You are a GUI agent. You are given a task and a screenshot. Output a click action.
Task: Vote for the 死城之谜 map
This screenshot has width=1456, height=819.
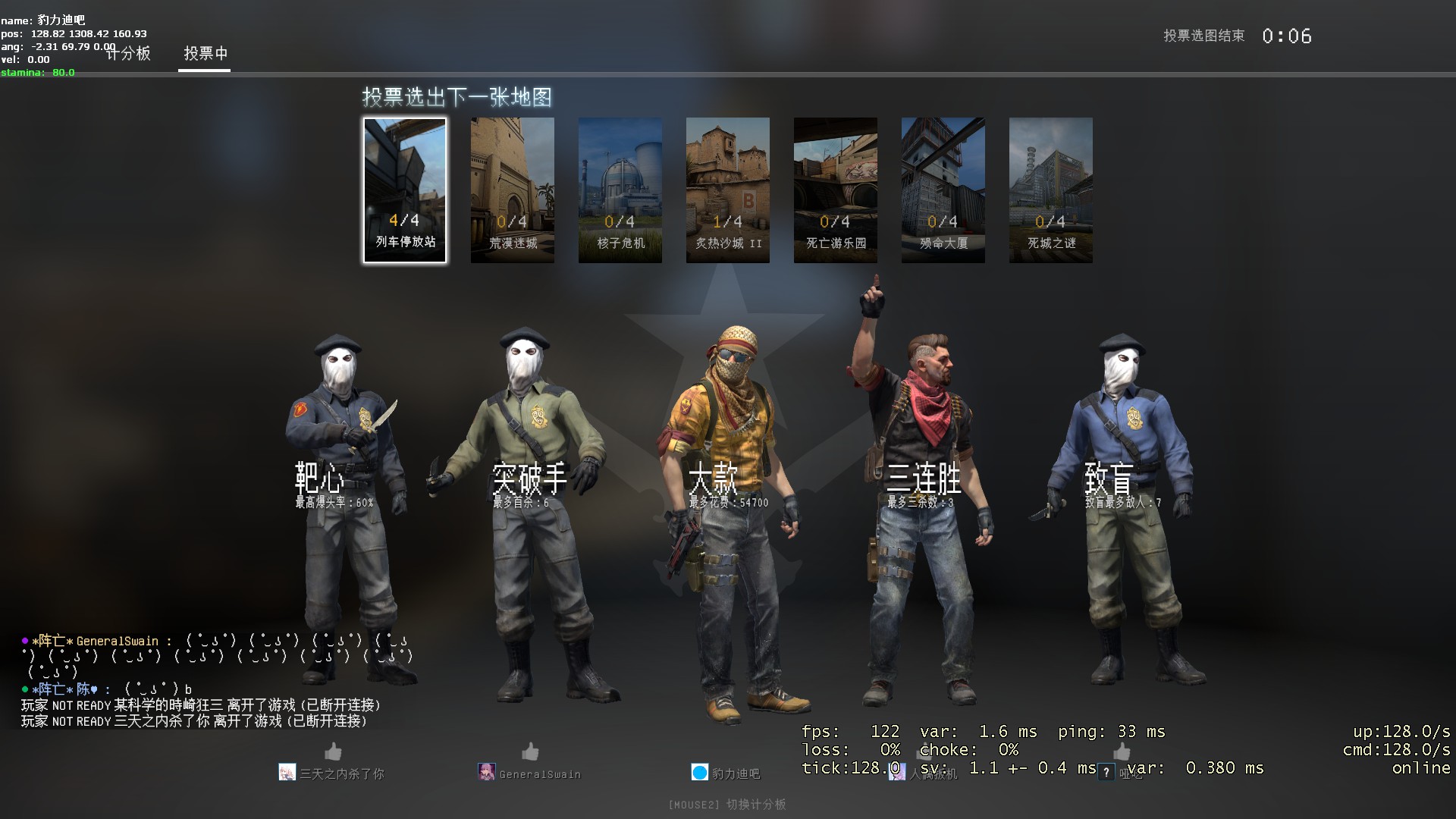coord(1051,190)
